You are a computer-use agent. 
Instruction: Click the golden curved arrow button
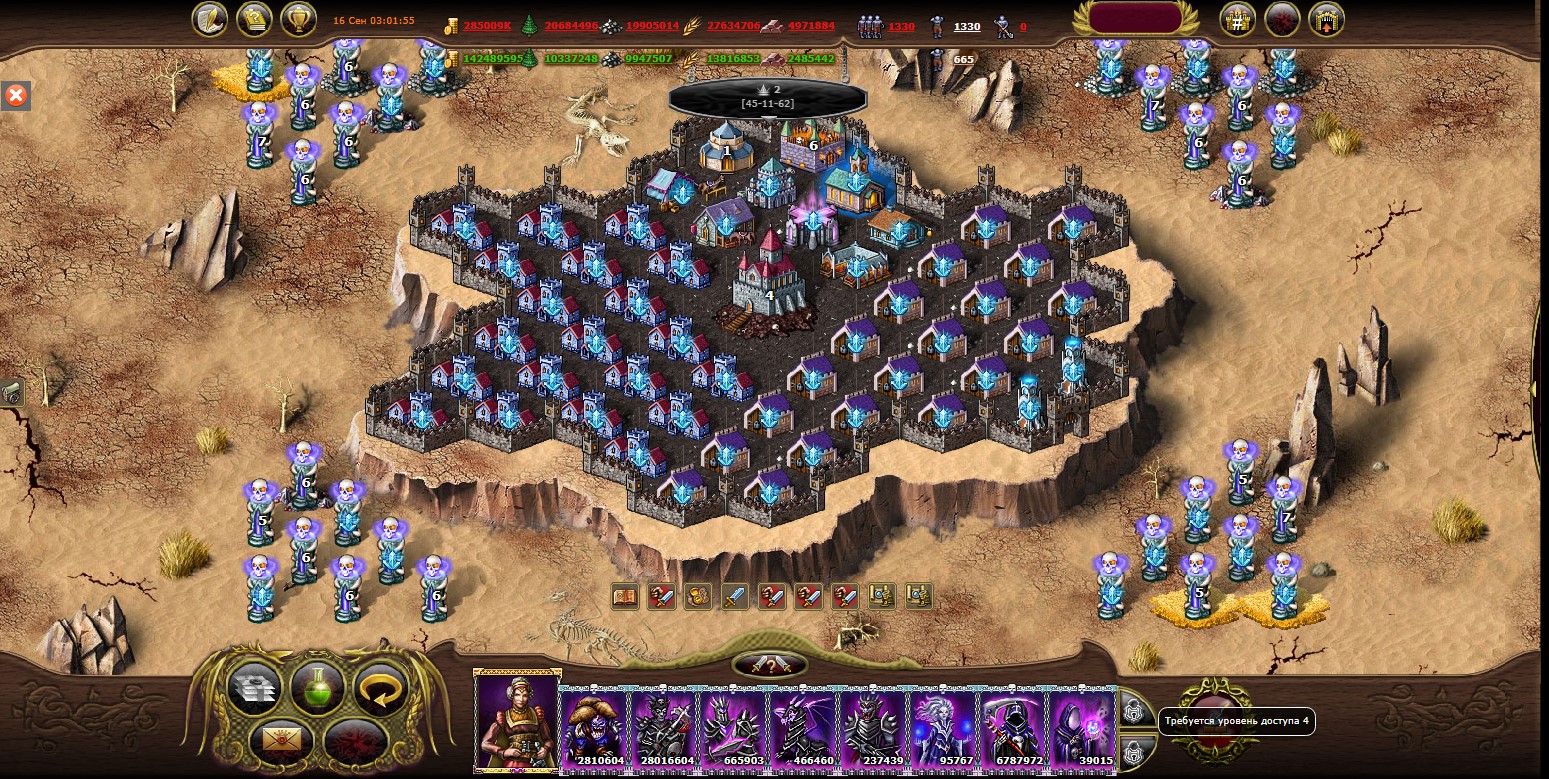click(381, 688)
